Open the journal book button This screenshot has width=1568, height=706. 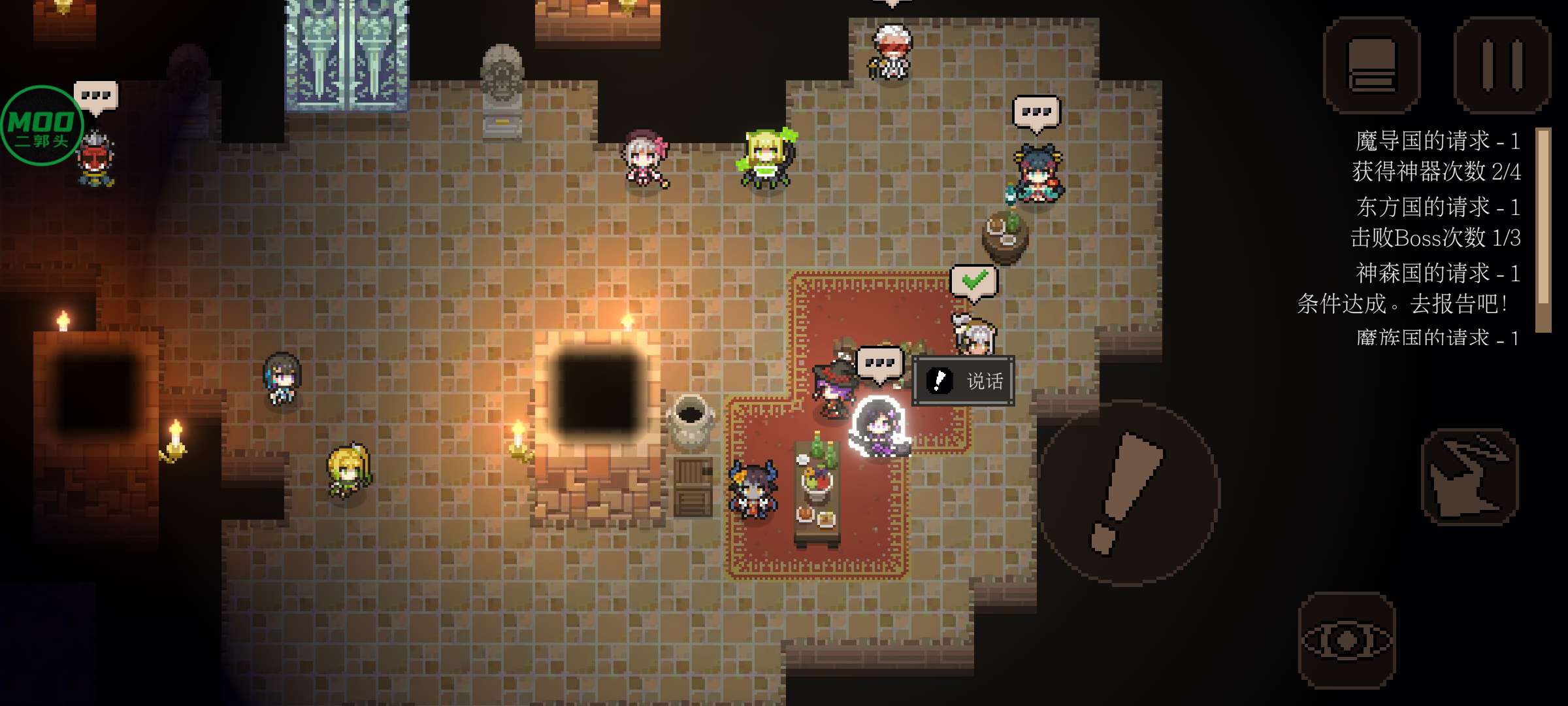(1371, 65)
